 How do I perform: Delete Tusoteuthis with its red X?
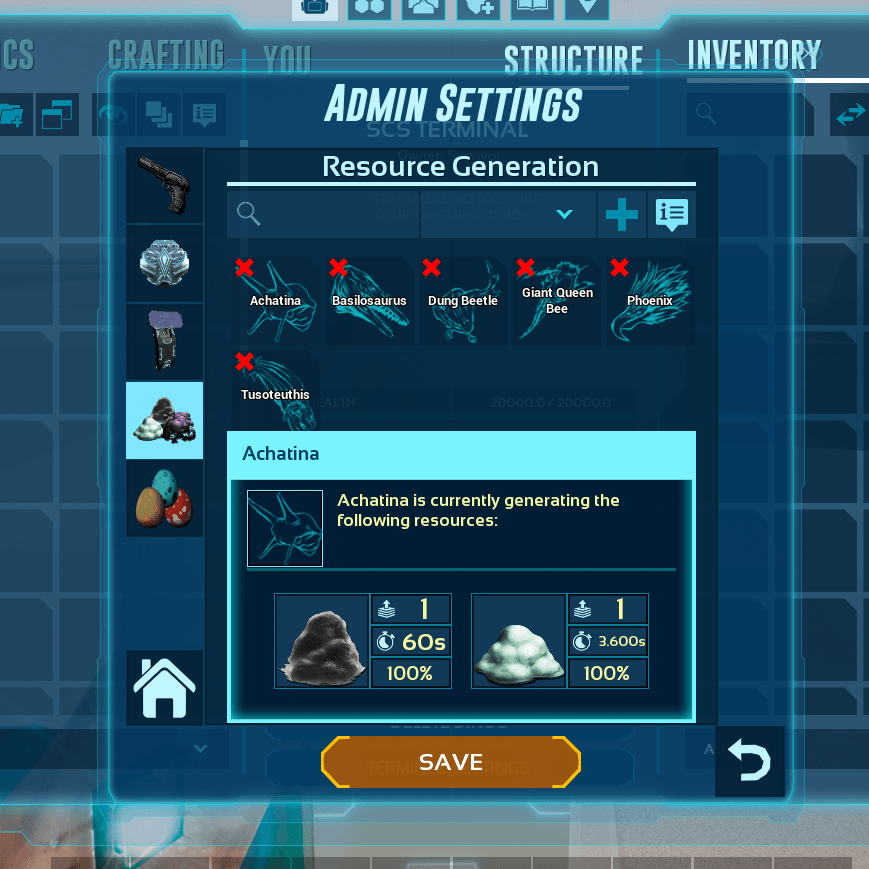click(x=244, y=361)
